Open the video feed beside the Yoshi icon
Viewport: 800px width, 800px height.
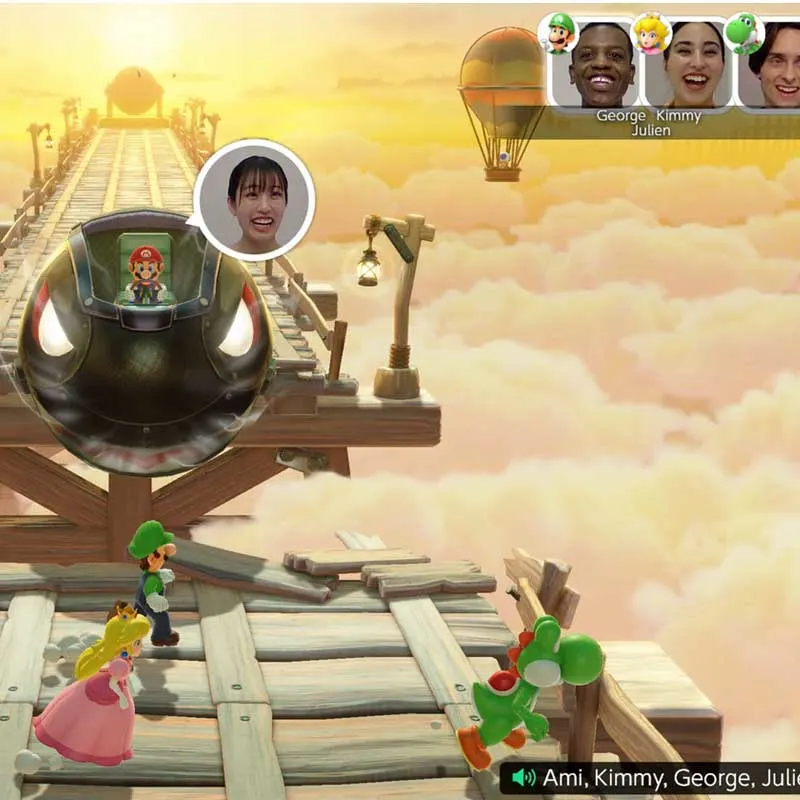773,65
